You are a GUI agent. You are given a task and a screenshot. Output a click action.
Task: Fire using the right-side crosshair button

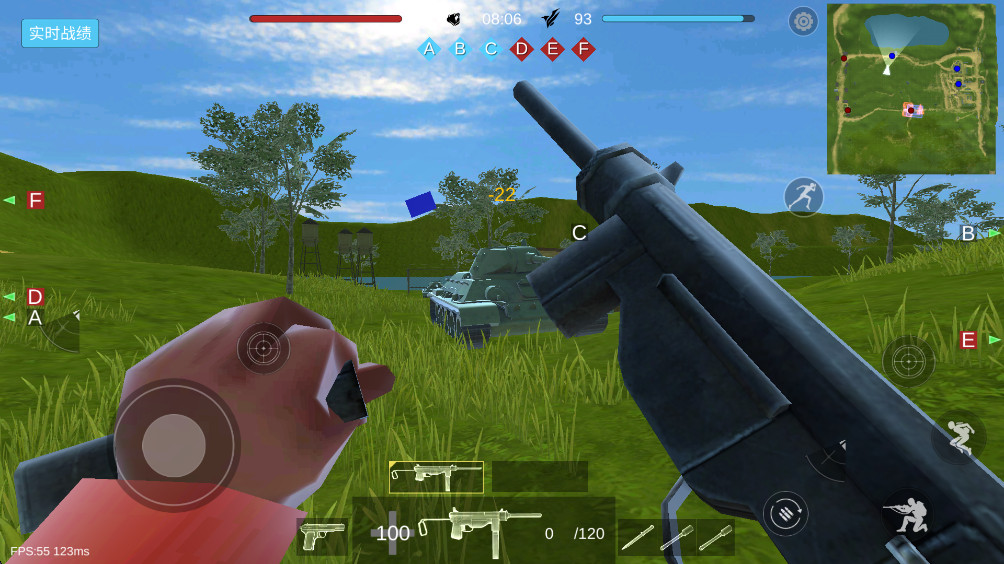coord(908,361)
